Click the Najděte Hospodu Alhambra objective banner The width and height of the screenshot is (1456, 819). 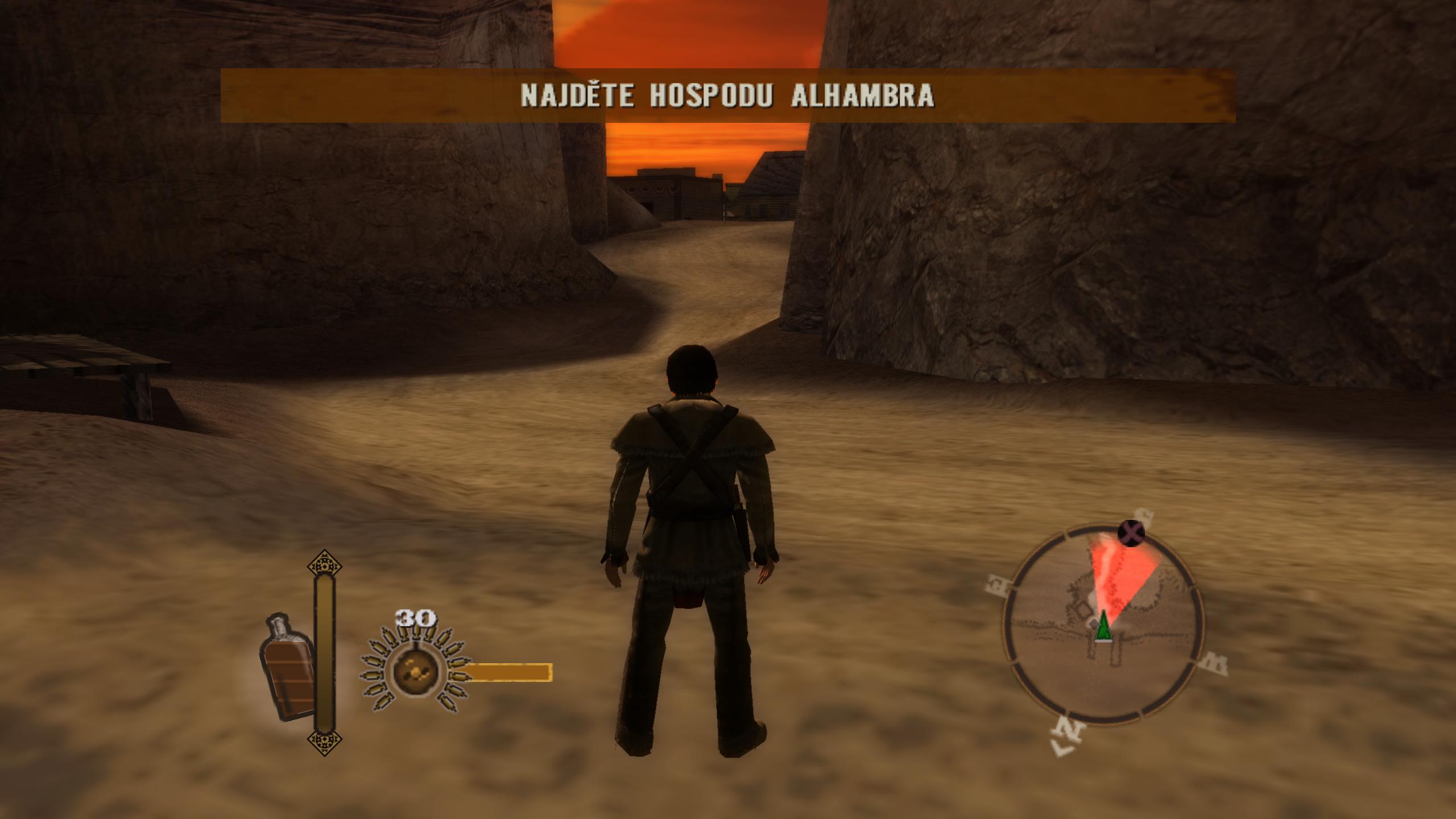[x=727, y=96]
